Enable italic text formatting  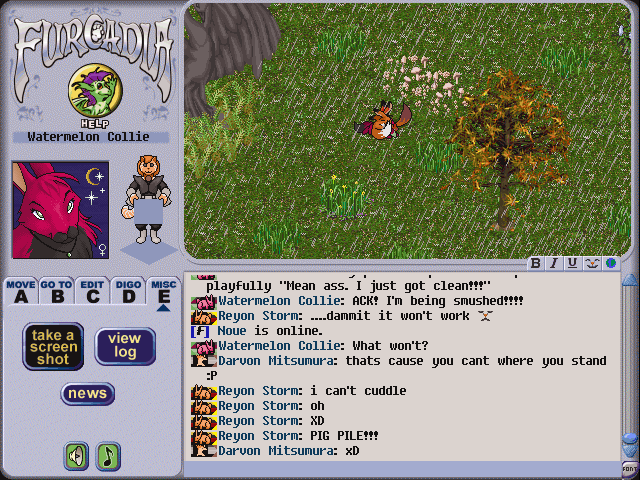pyautogui.click(x=554, y=263)
